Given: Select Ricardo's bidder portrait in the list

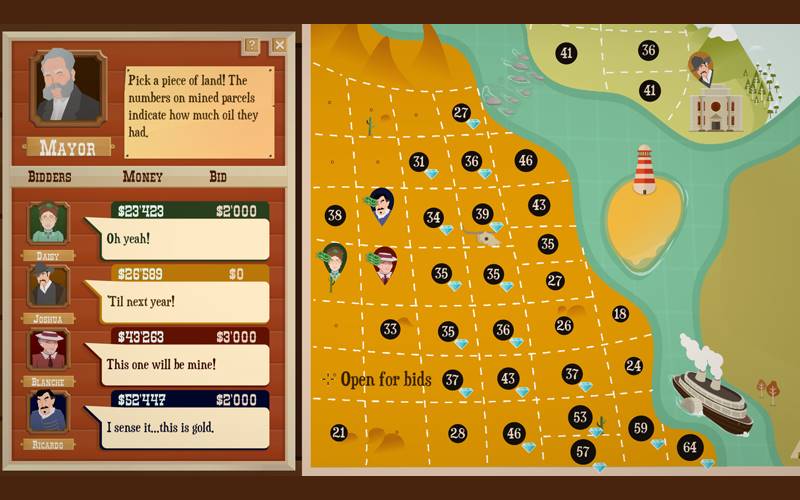Looking at the screenshot, I should click(48, 411).
